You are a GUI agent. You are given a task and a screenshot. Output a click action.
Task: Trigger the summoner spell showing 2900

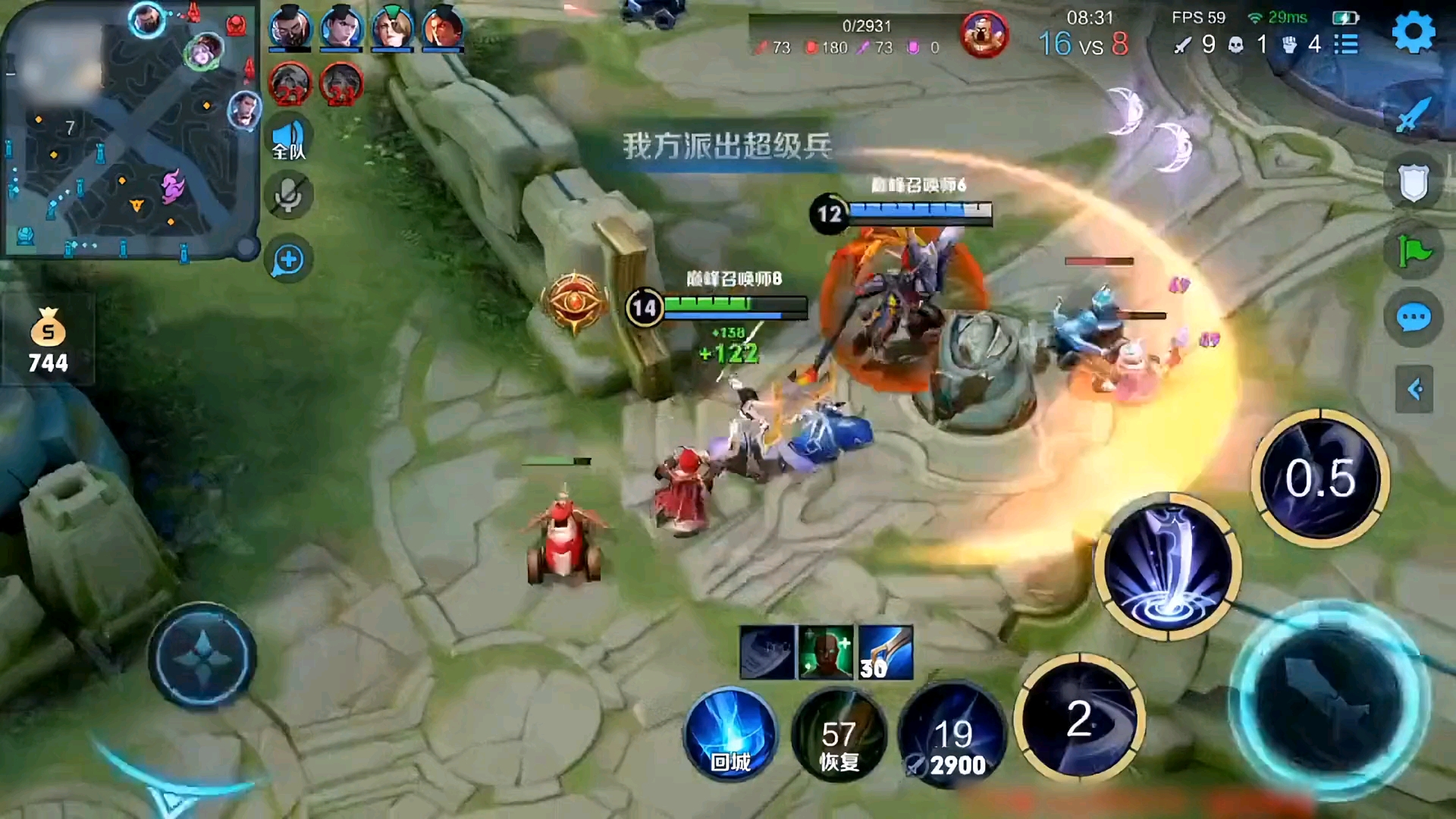click(x=952, y=736)
